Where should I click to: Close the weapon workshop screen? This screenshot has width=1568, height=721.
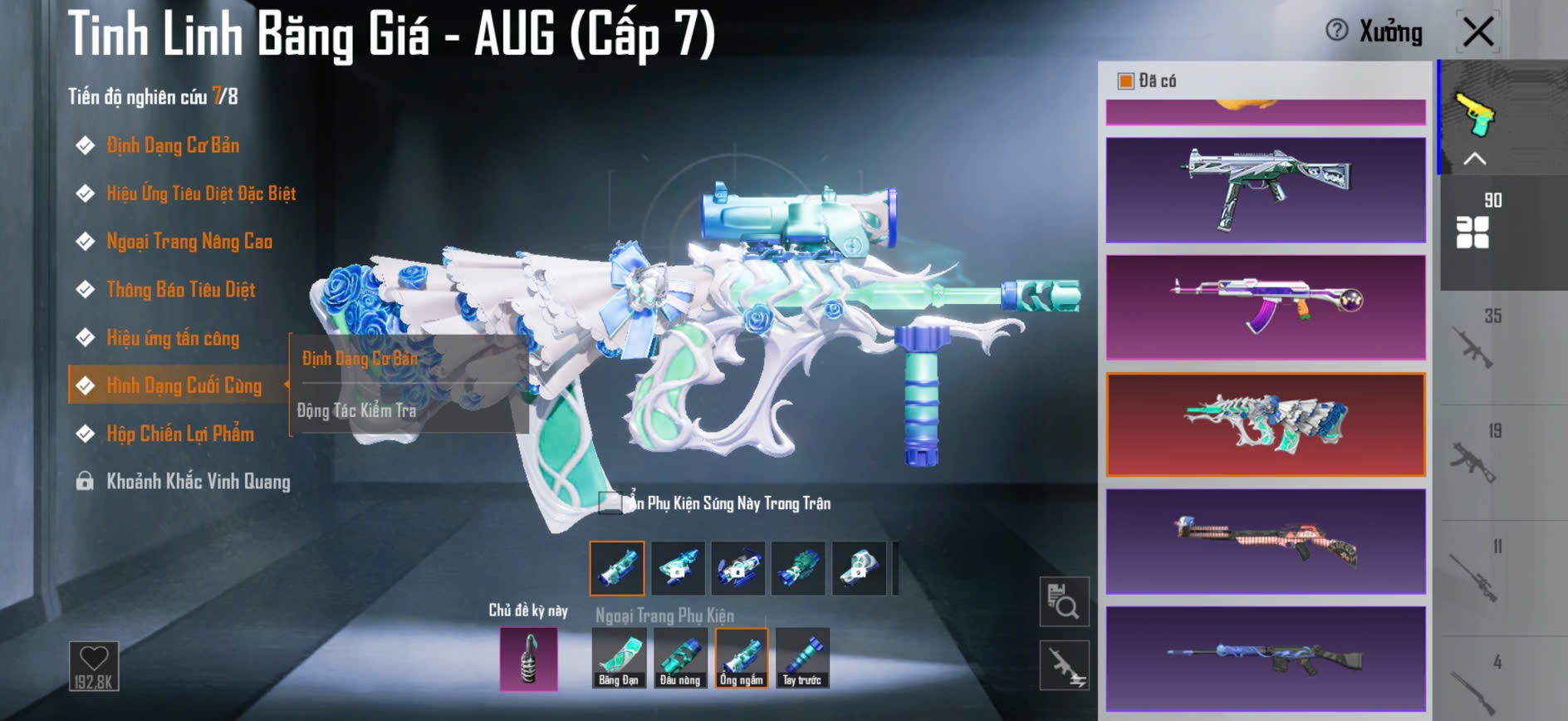(1477, 33)
